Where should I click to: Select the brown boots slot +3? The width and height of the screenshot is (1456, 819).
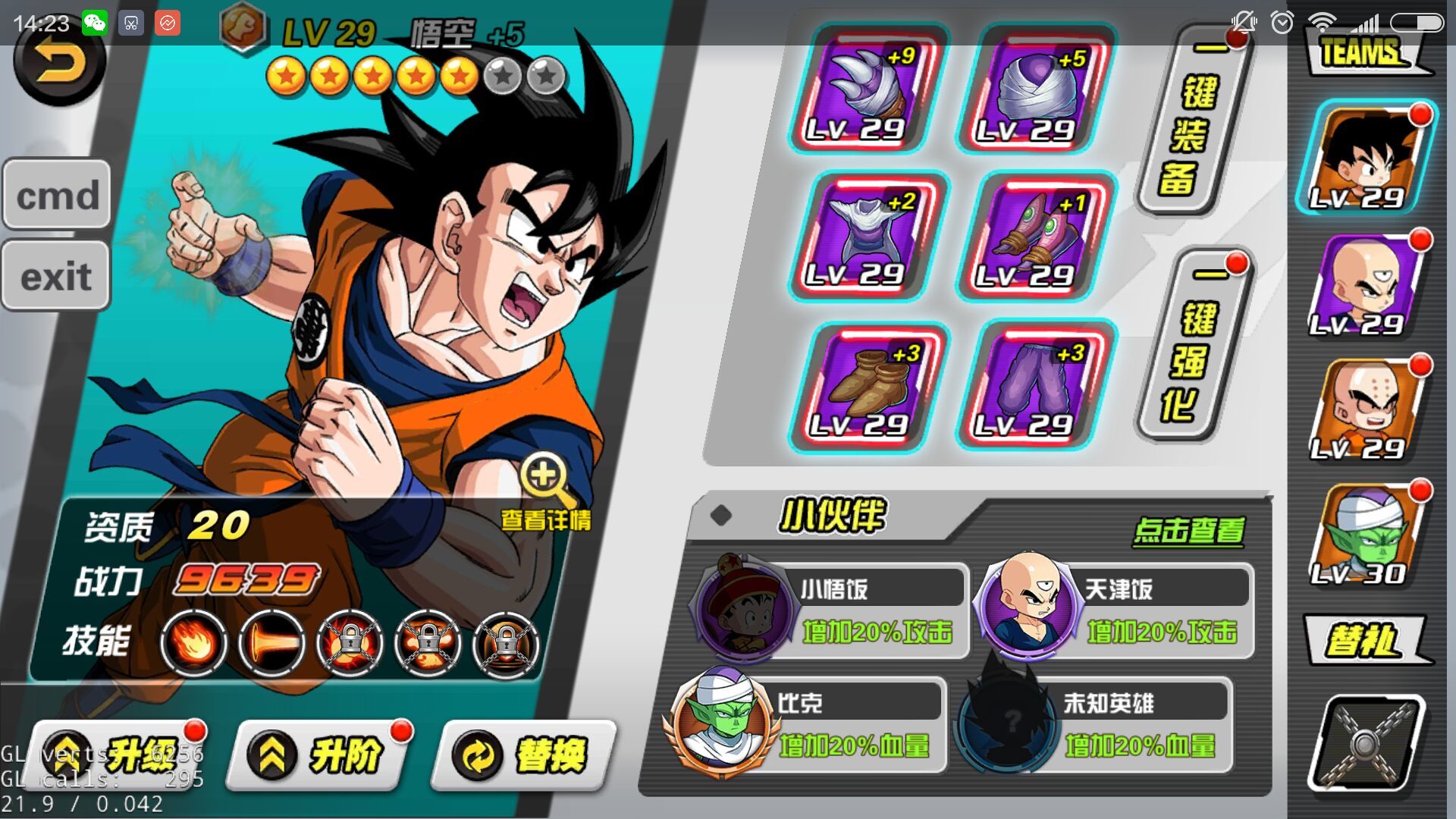pyautogui.click(x=867, y=387)
